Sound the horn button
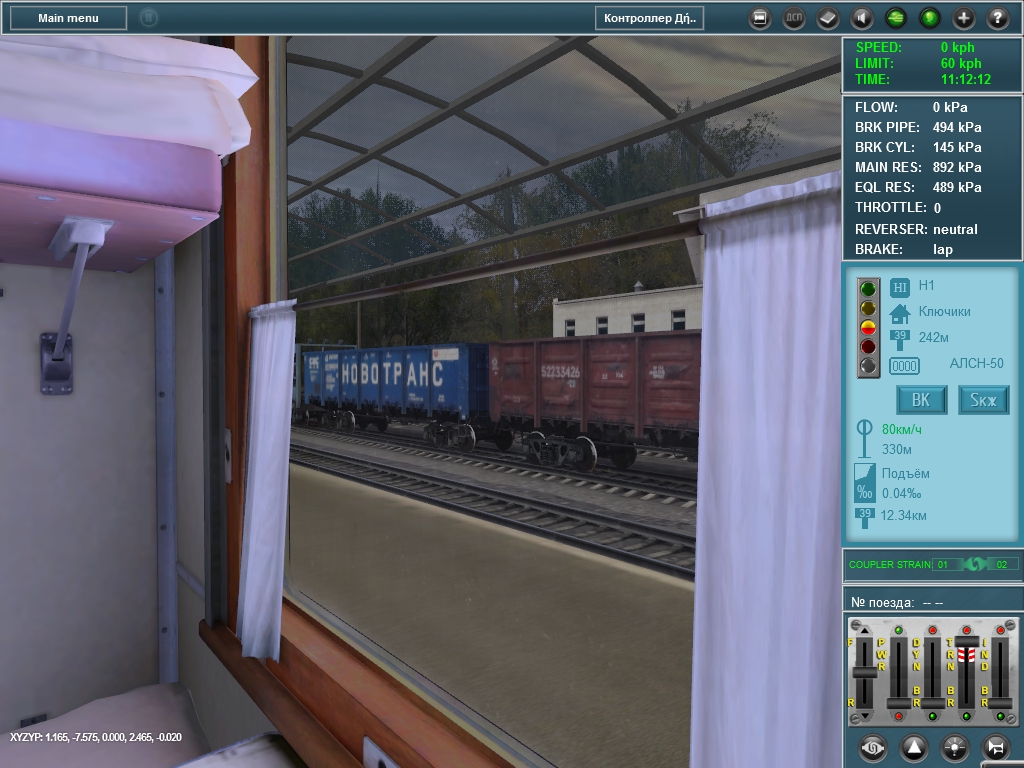Viewport: 1024px width, 768px height. pos(996,747)
